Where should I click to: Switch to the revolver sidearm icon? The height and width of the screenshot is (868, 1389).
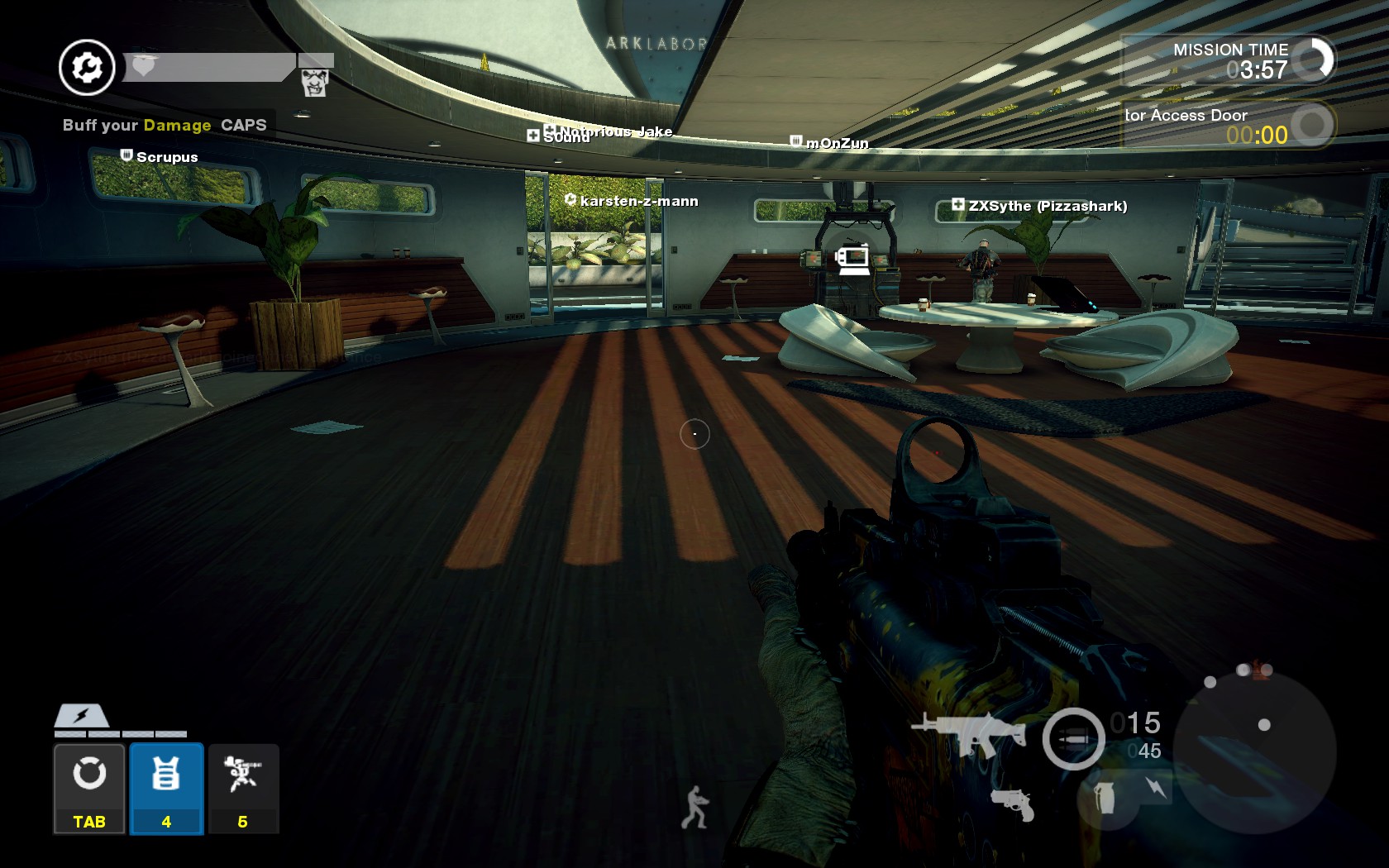(1013, 804)
